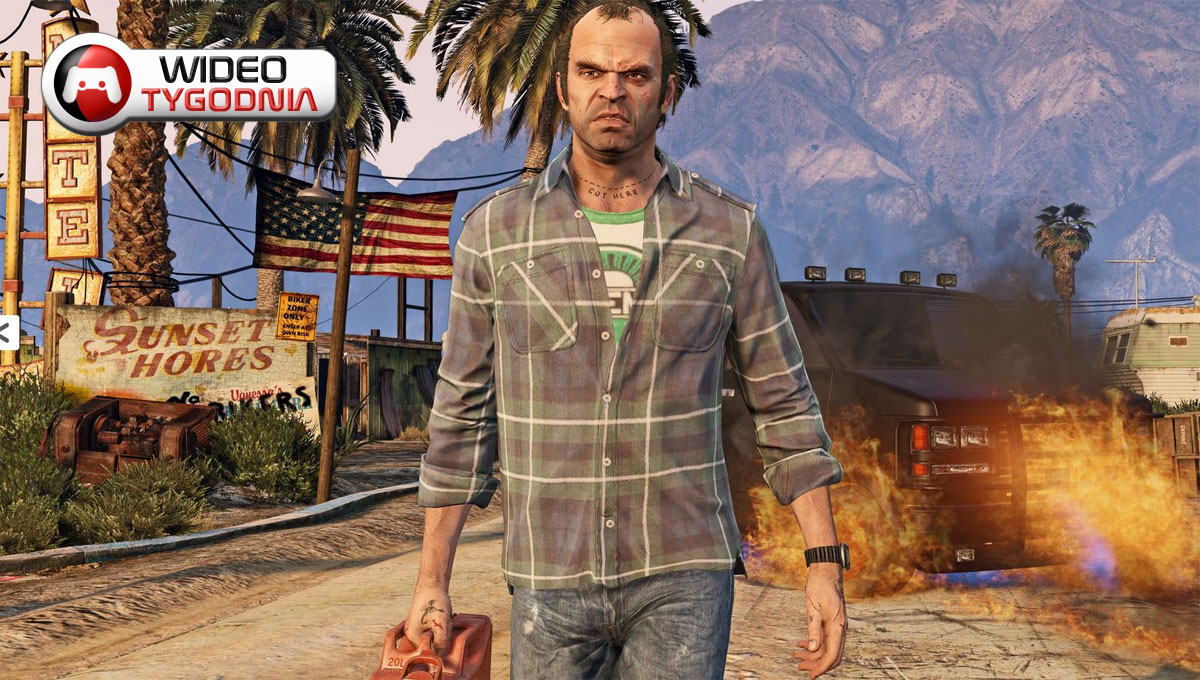The height and width of the screenshot is (680, 1200).
Task: Open the Wideo Tygodnia badge
Action: [x=189, y=84]
